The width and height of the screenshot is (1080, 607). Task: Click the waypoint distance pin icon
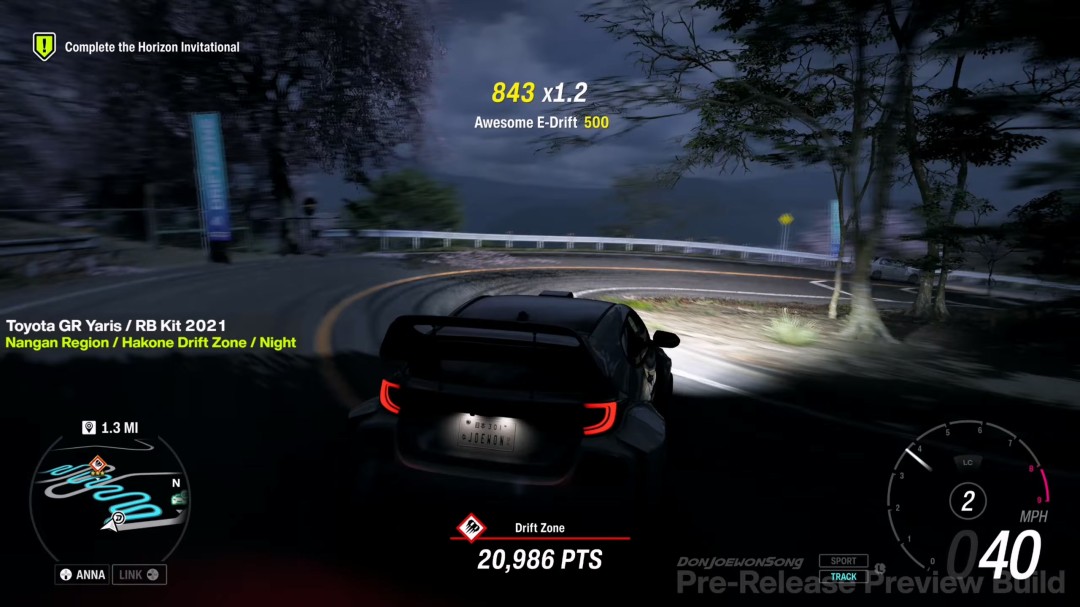click(89, 428)
